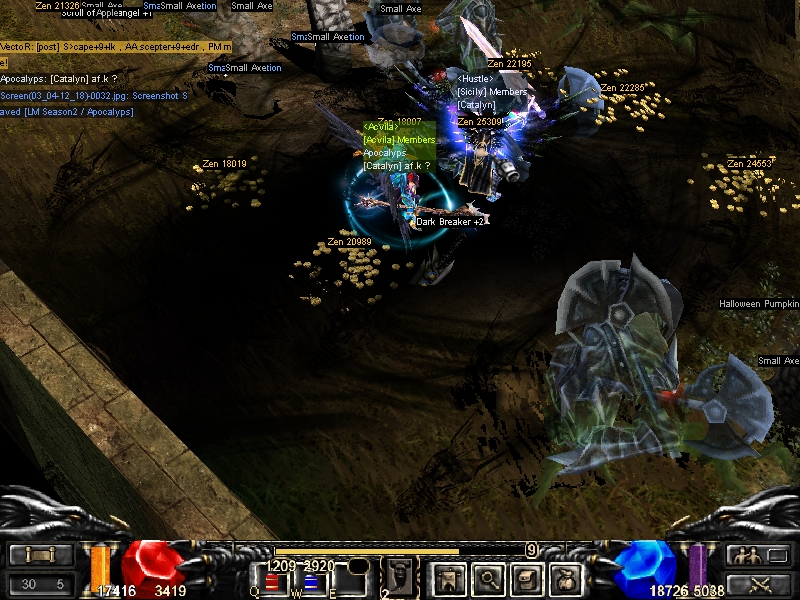Open the inventory bag
This screenshot has height=600, width=800.
568,578
